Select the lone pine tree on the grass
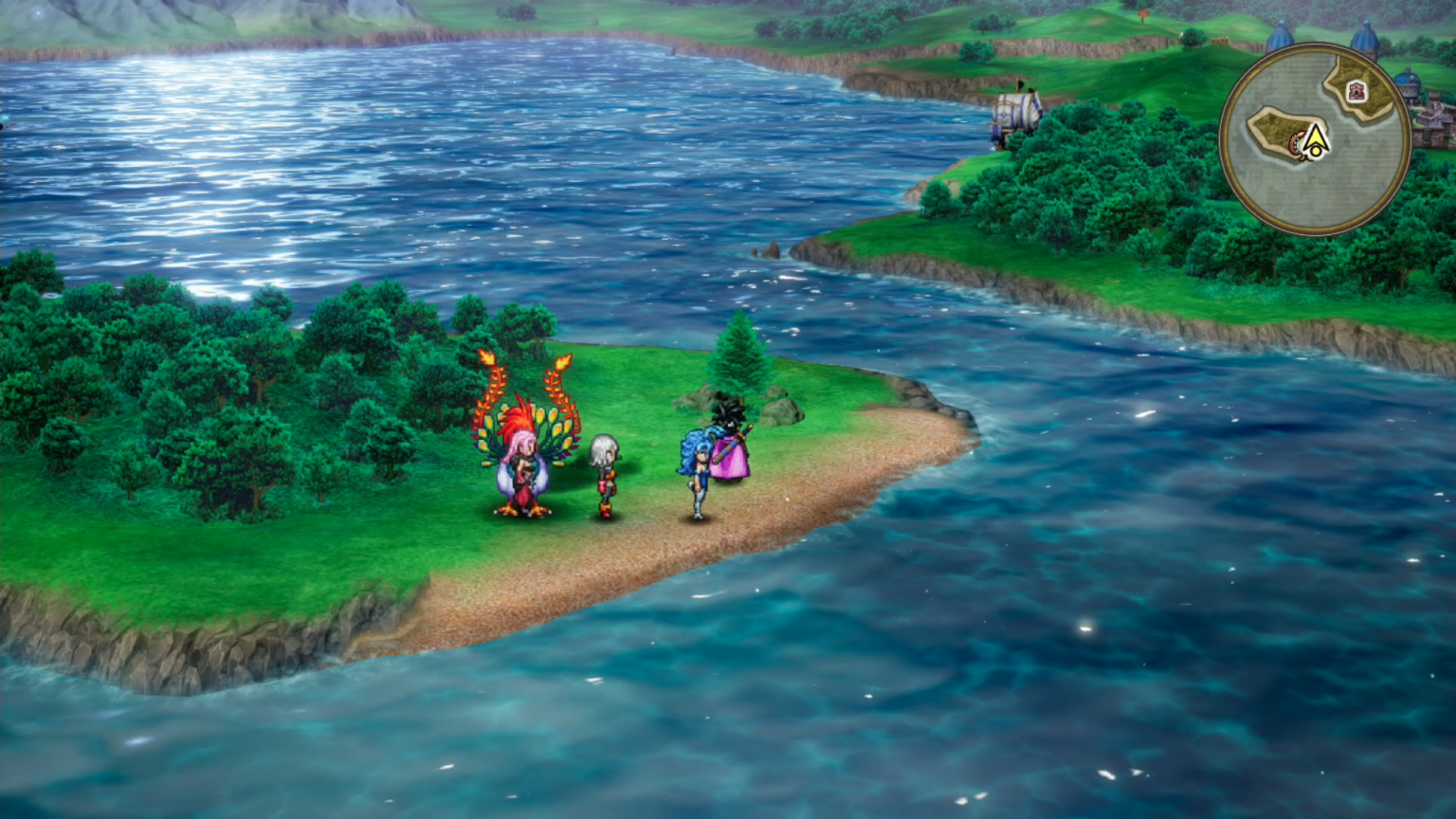 737,360
